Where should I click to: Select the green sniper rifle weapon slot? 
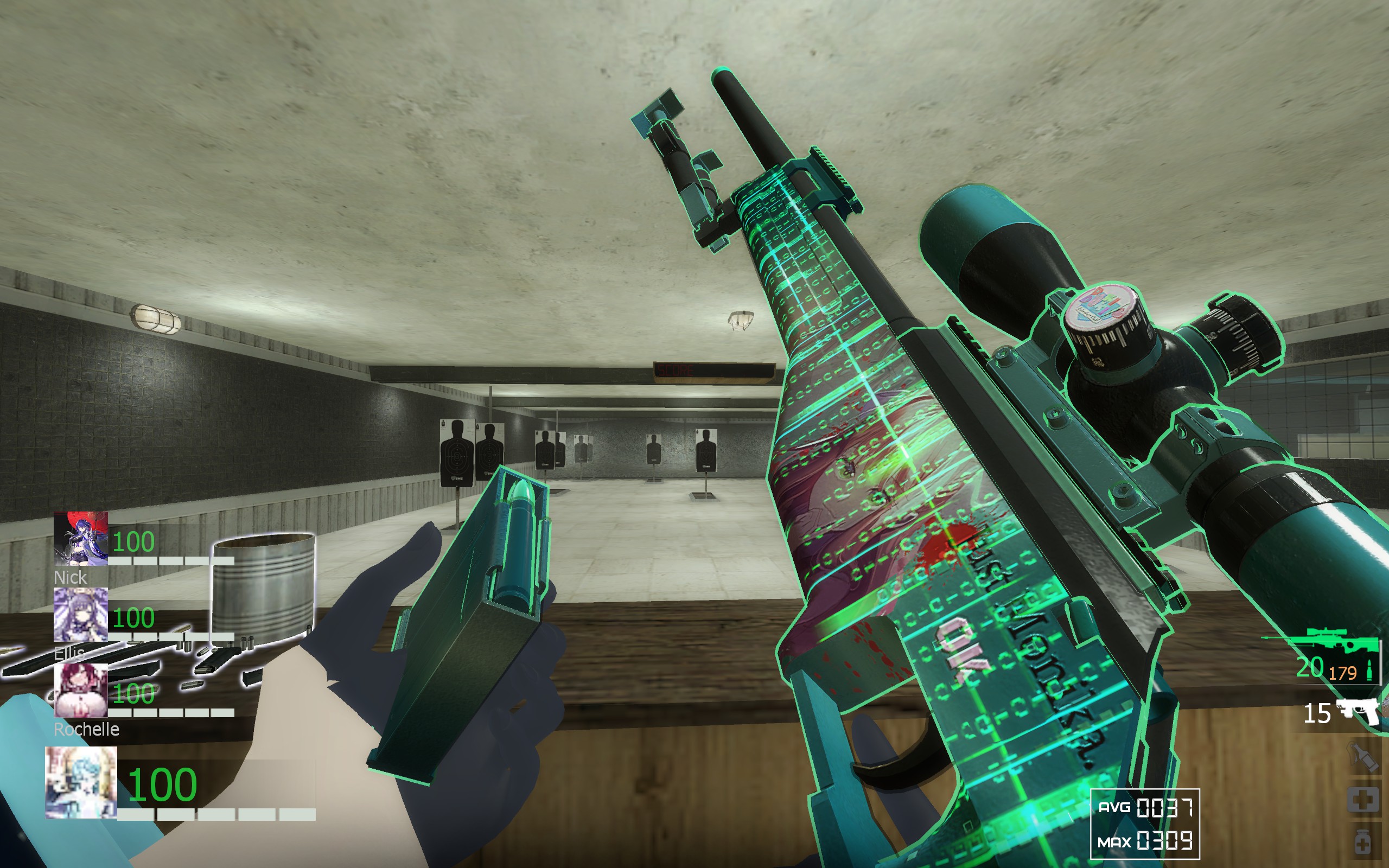tap(1320, 642)
